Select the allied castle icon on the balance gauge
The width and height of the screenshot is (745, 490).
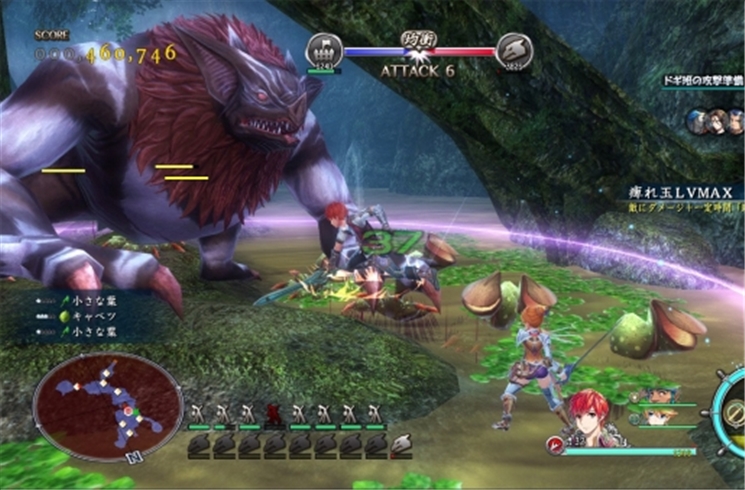[x=323, y=51]
